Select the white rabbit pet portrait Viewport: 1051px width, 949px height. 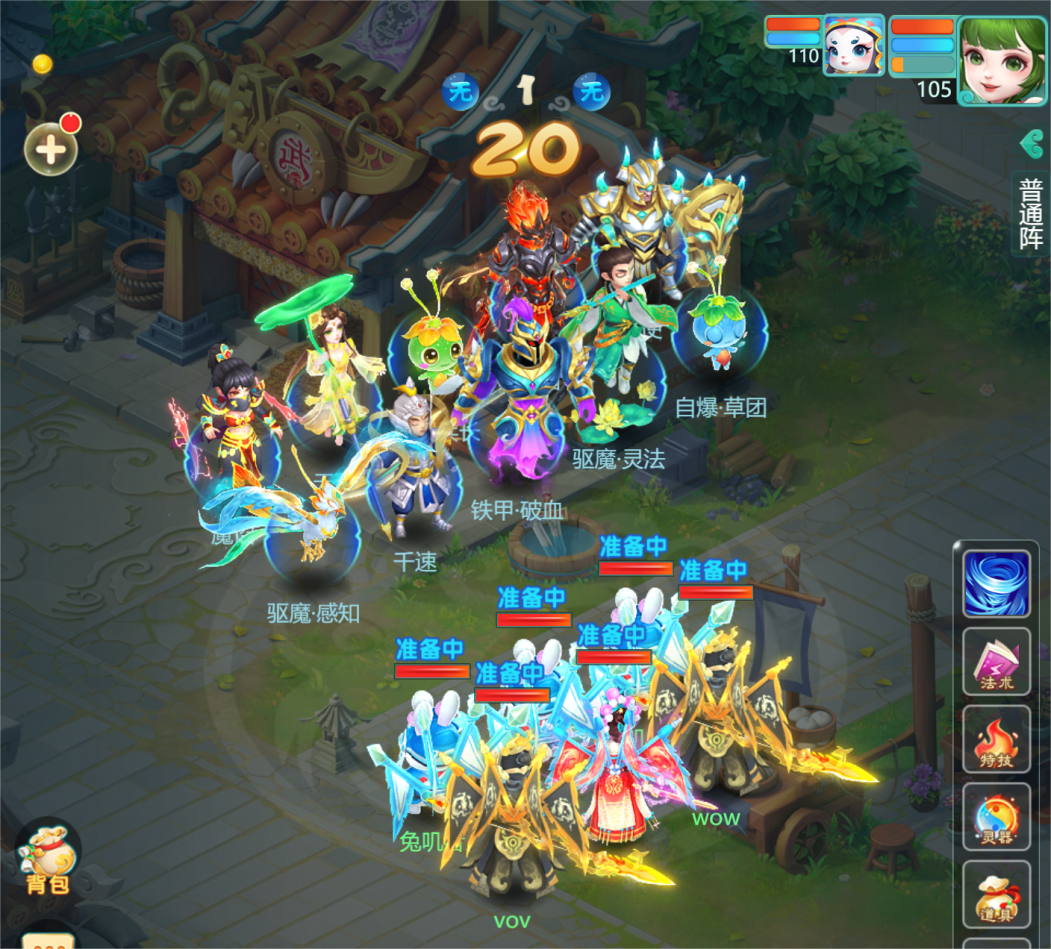click(853, 46)
